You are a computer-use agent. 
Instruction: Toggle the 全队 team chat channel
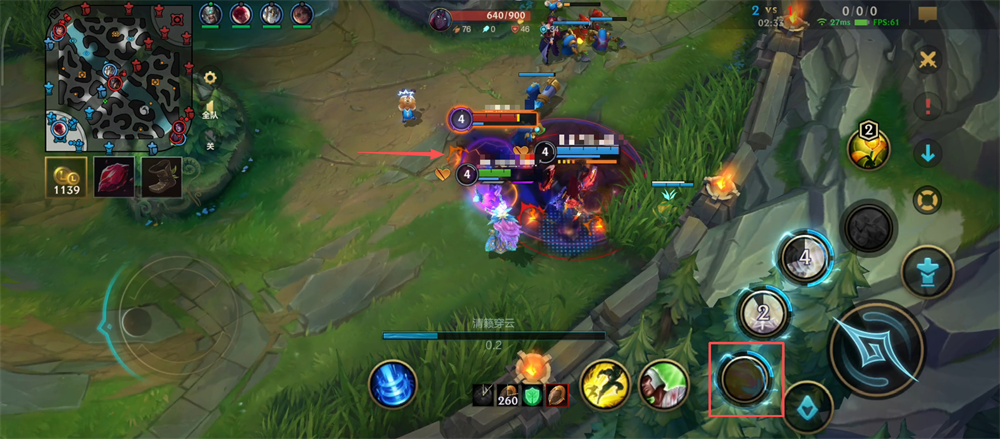pyautogui.click(x=210, y=110)
